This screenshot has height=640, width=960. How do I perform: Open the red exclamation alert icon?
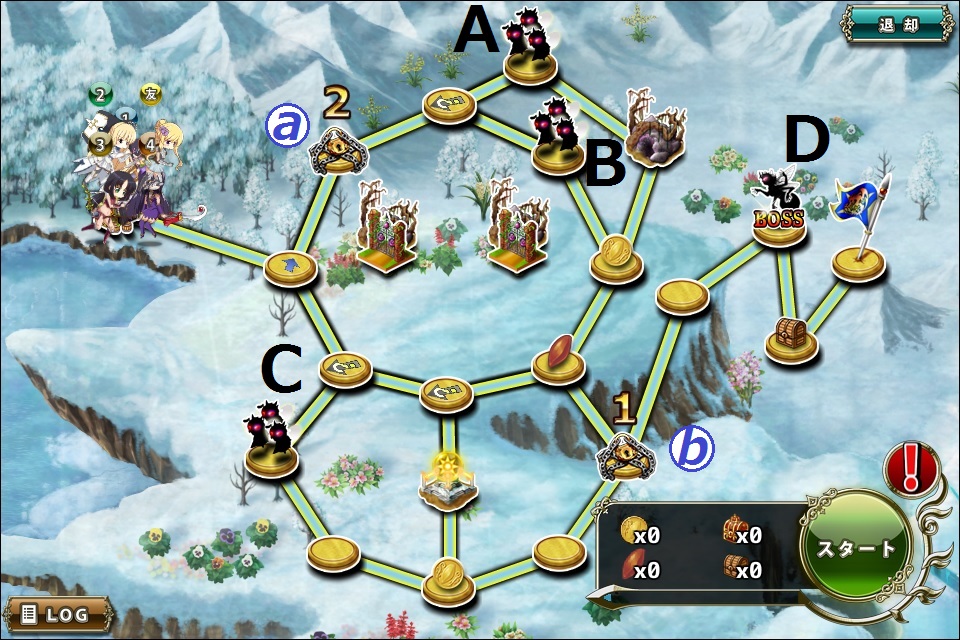[x=910, y=468]
